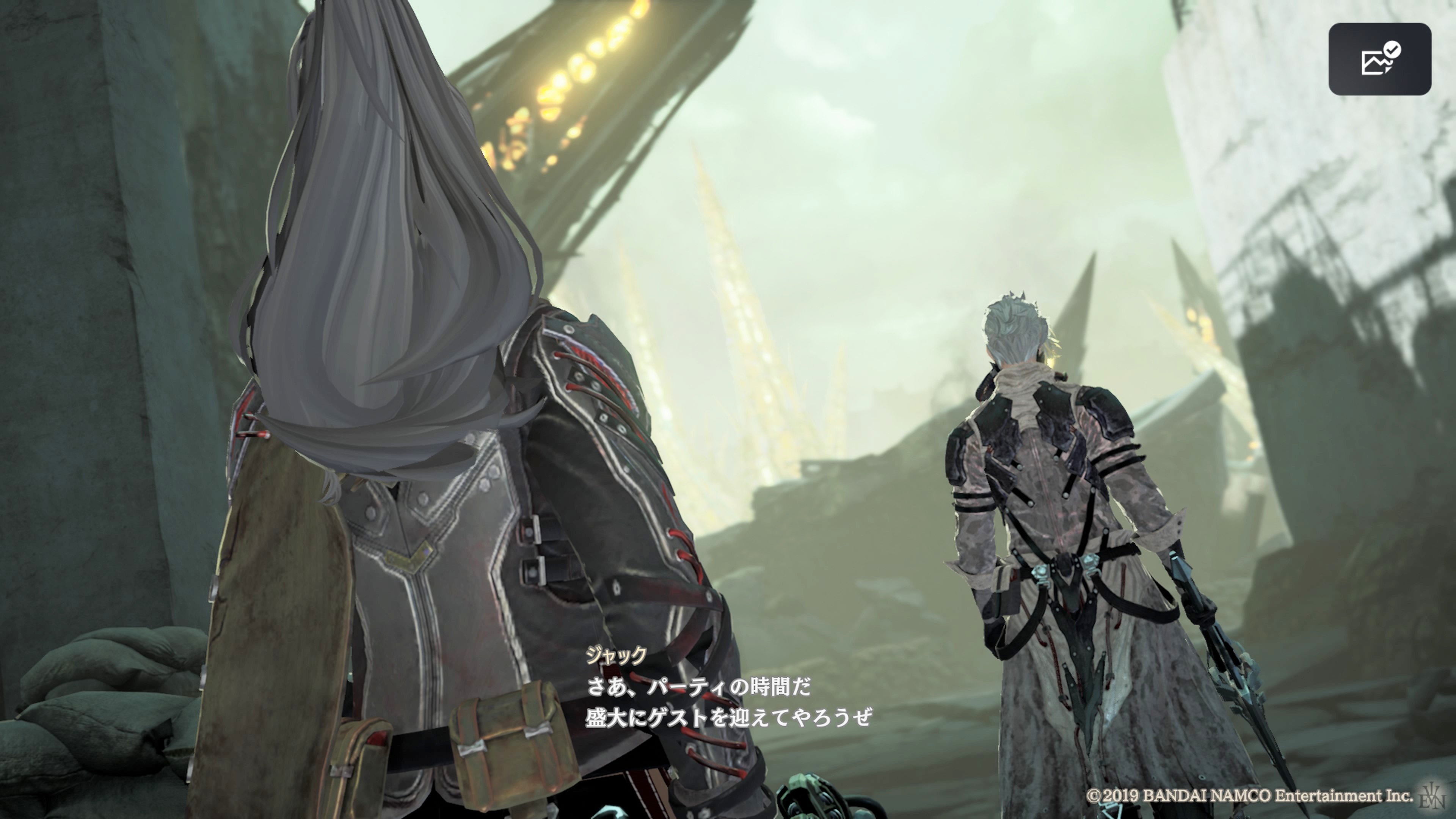Open the saved screenshot notification icon
The image size is (1456, 819).
(1379, 60)
